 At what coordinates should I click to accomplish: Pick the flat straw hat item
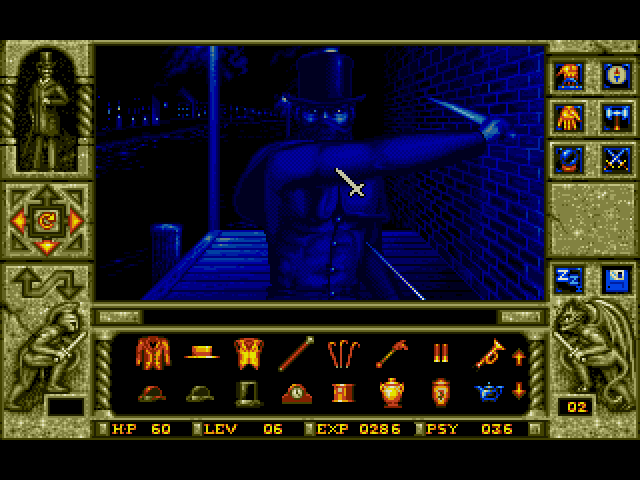[x=202, y=353]
